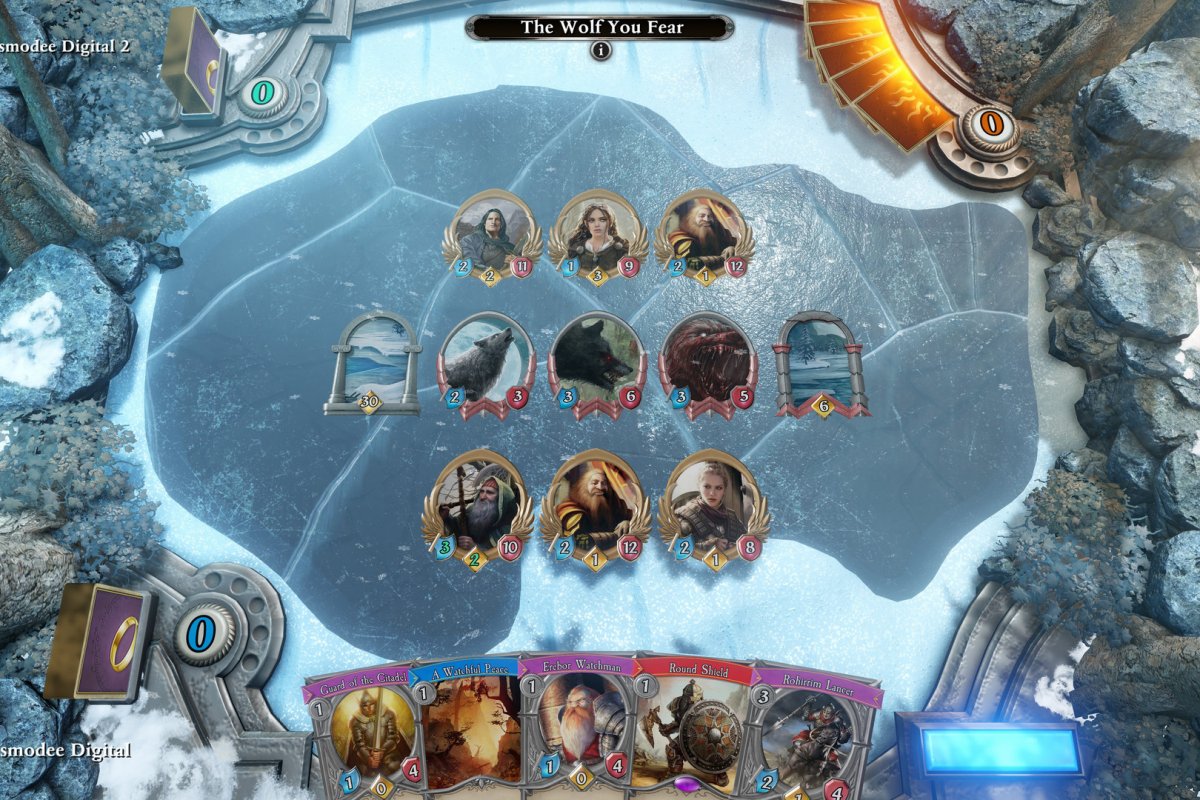Choose the snowy pine arch showing 6
This screenshot has width=1200, height=800.
[x=822, y=362]
